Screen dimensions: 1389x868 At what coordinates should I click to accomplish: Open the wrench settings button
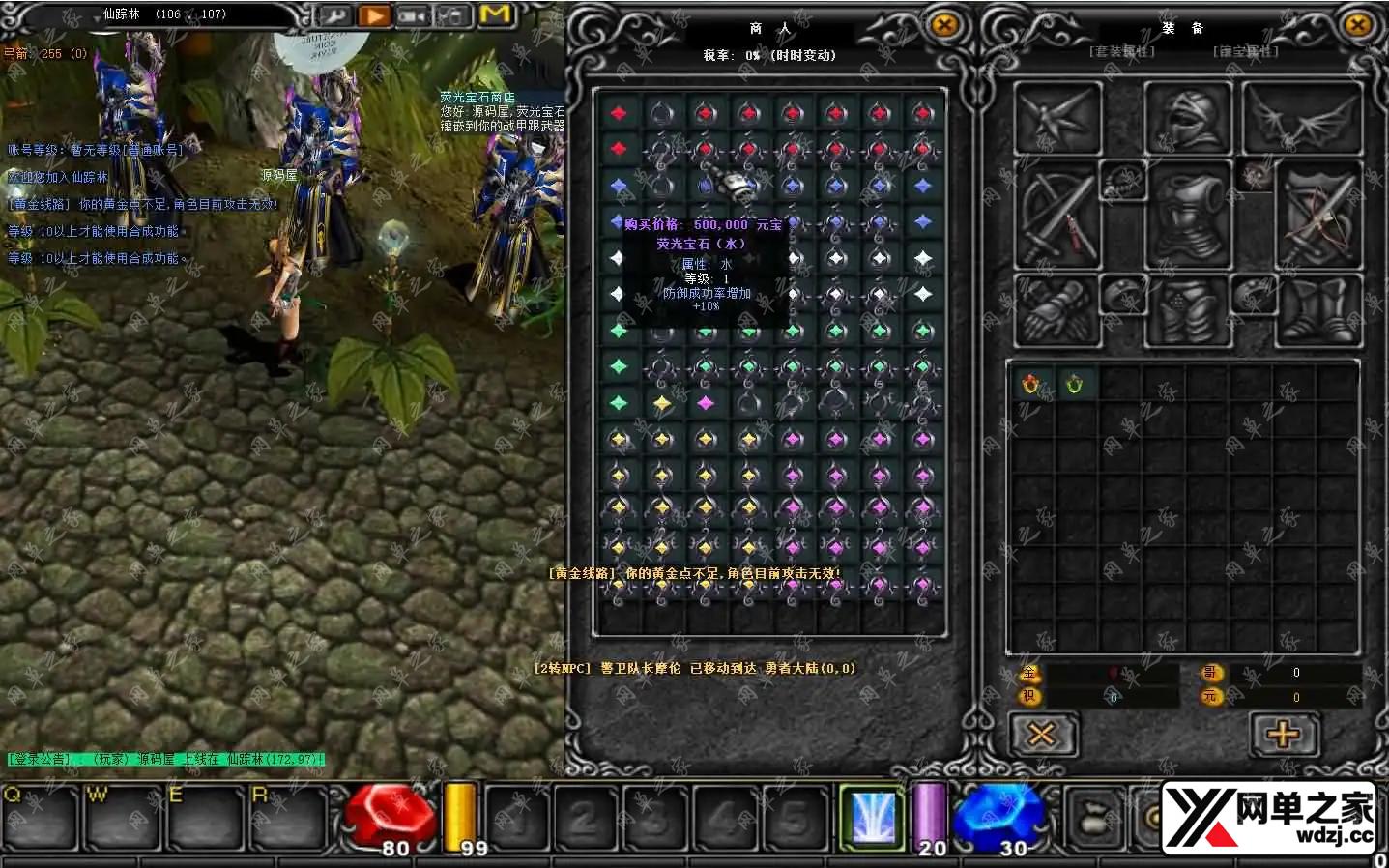(335, 15)
